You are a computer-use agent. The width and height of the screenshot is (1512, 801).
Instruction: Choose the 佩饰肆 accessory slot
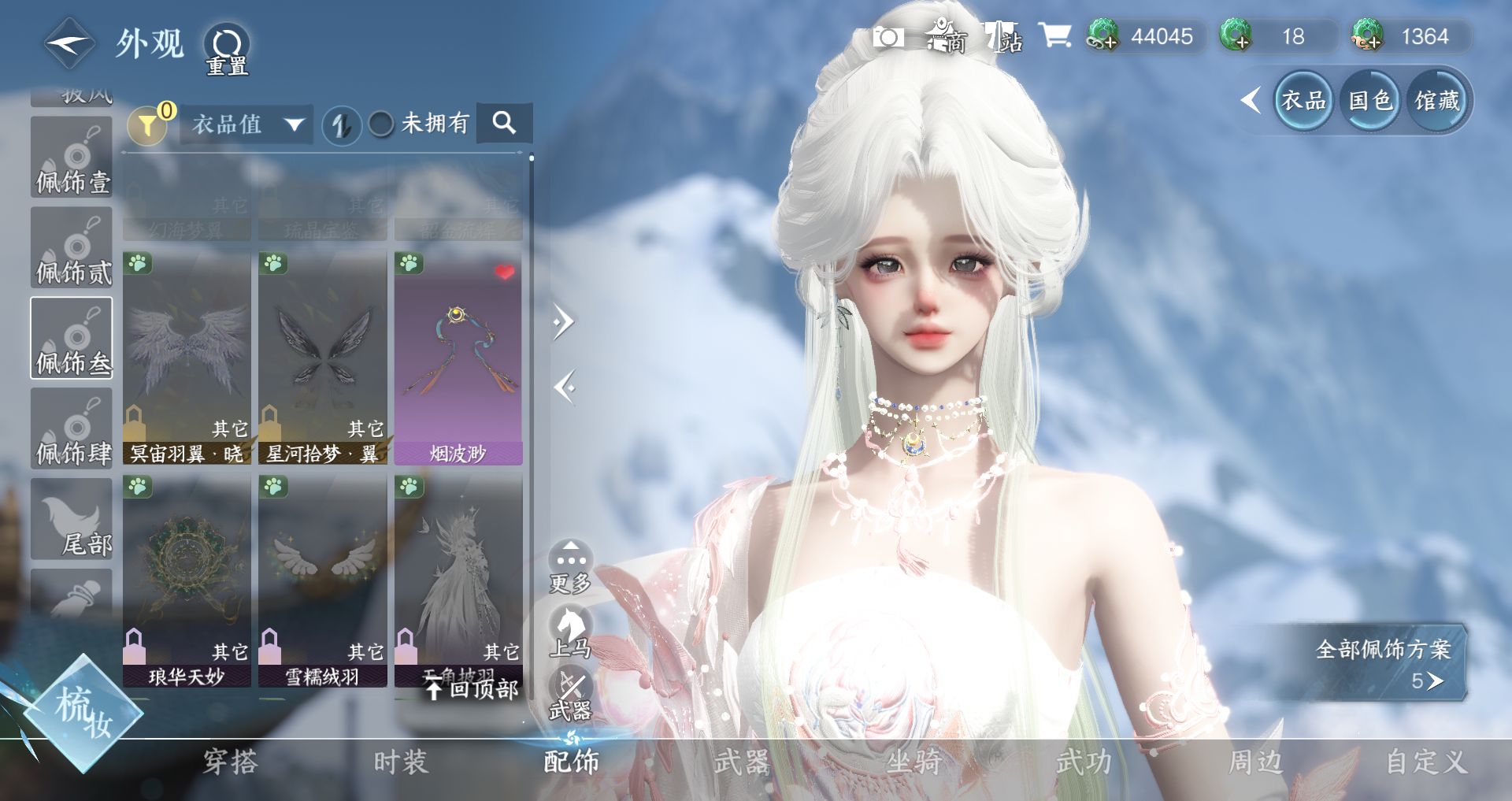coord(72,428)
